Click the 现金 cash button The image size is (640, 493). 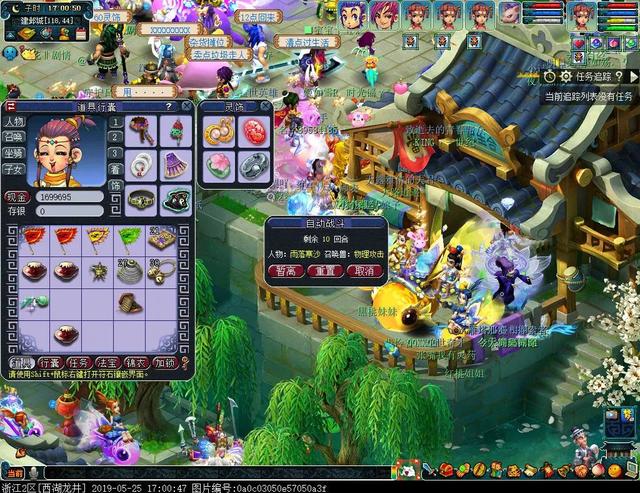(16, 198)
